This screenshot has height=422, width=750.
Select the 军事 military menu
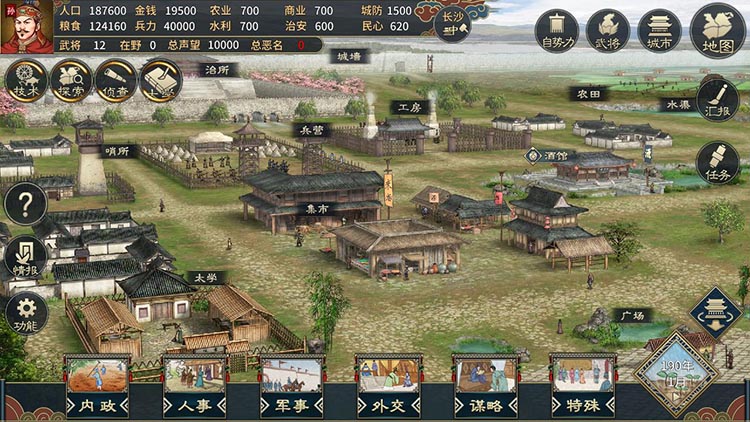291,386
